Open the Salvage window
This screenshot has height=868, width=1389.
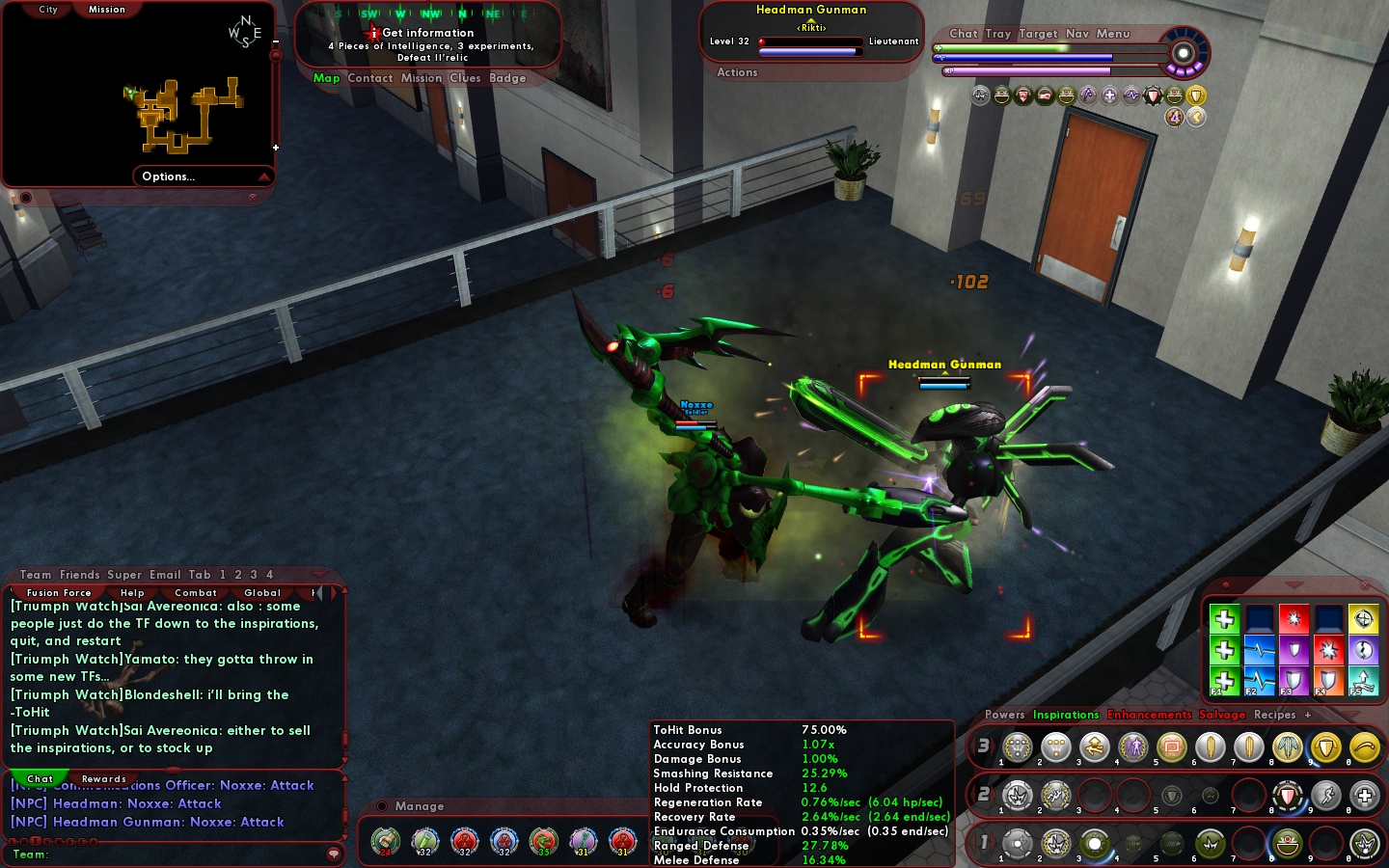click(x=1222, y=715)
